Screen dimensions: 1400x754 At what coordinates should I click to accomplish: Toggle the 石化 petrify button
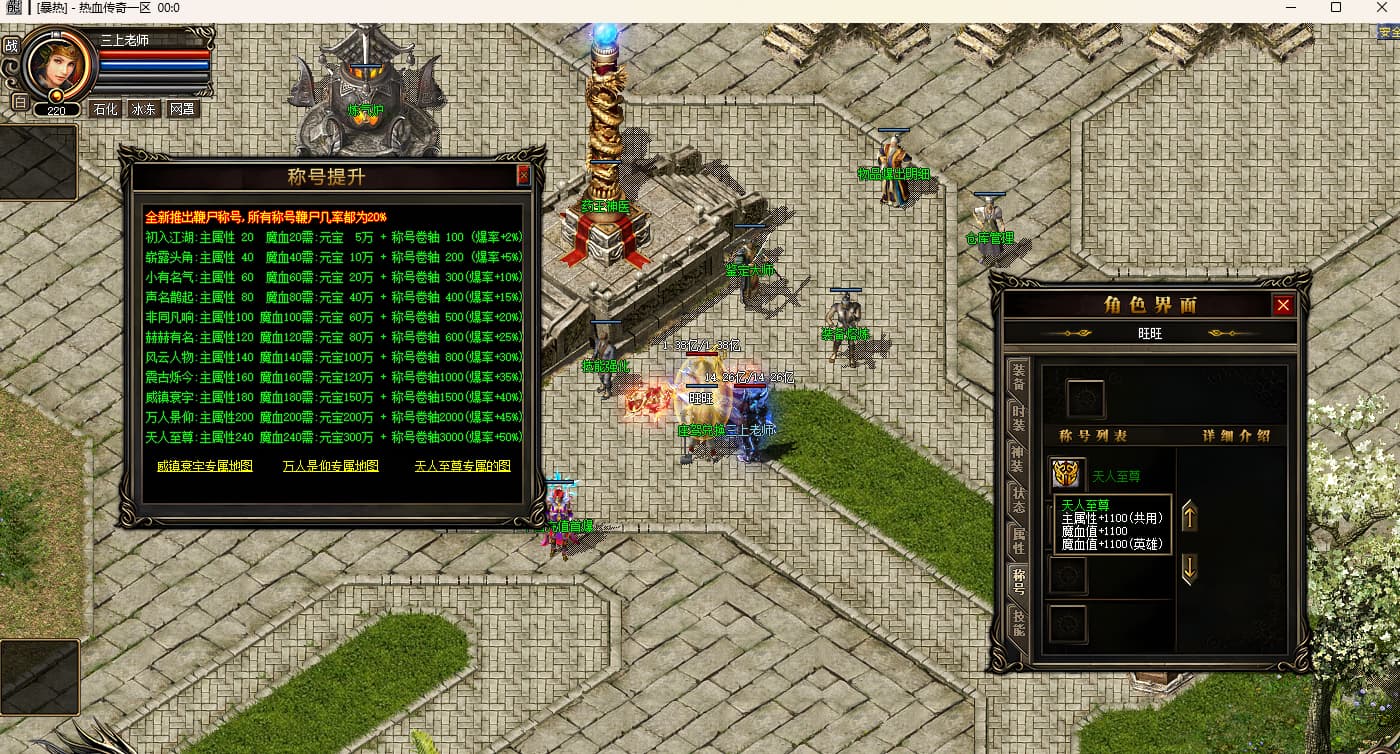[105, 109]
